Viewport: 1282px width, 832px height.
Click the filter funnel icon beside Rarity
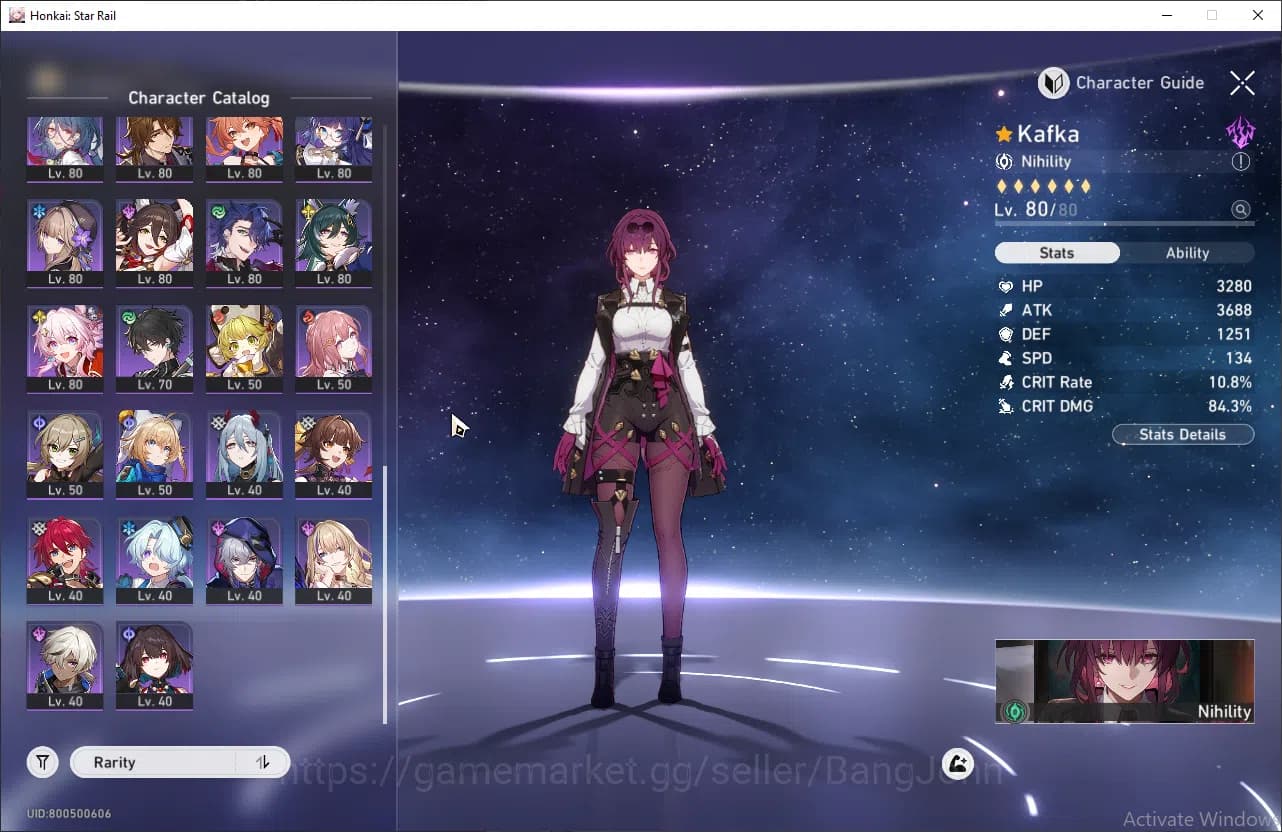(42, 762)
